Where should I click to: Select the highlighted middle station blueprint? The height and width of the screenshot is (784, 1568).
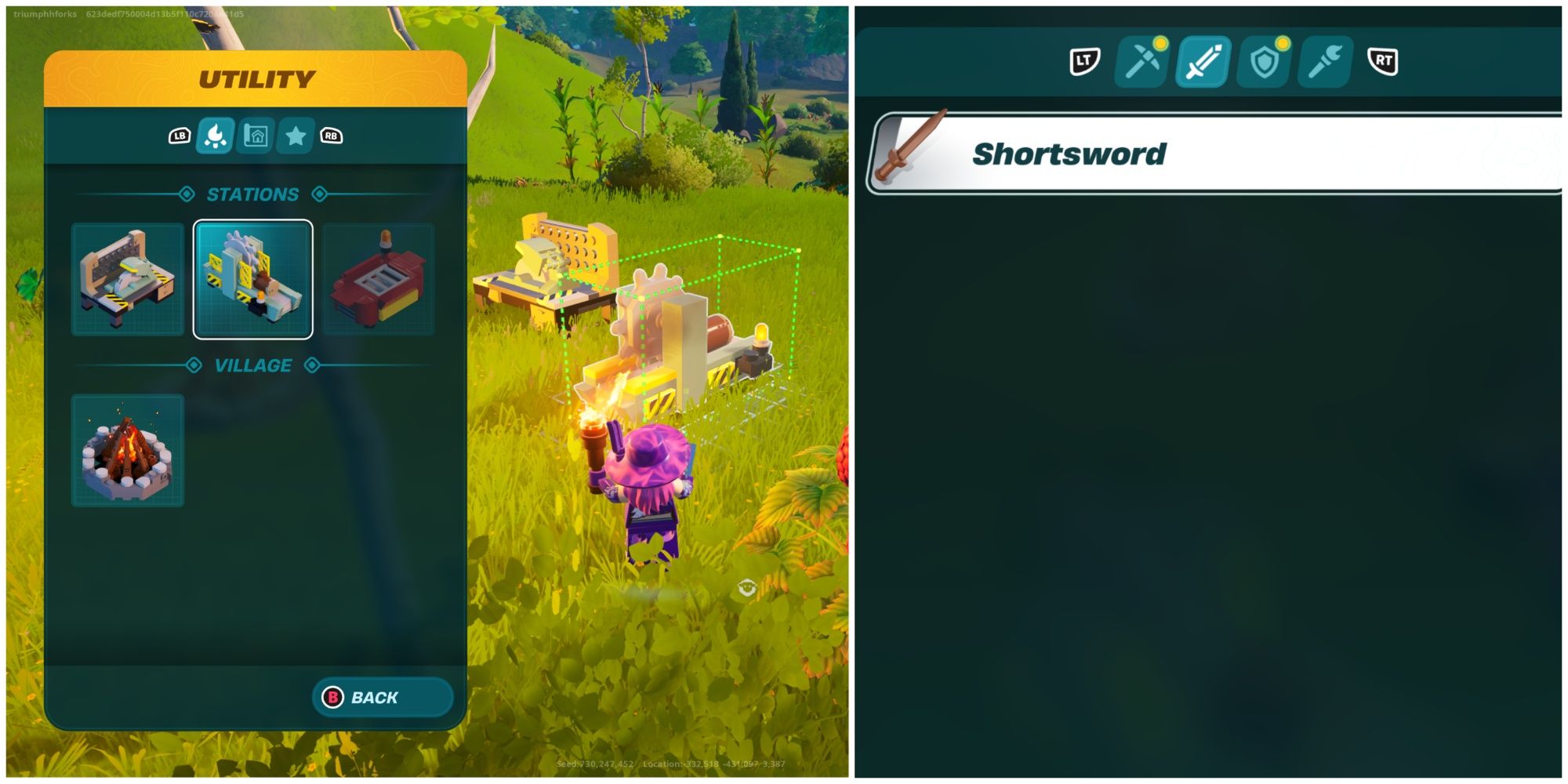tap(252, 277)
